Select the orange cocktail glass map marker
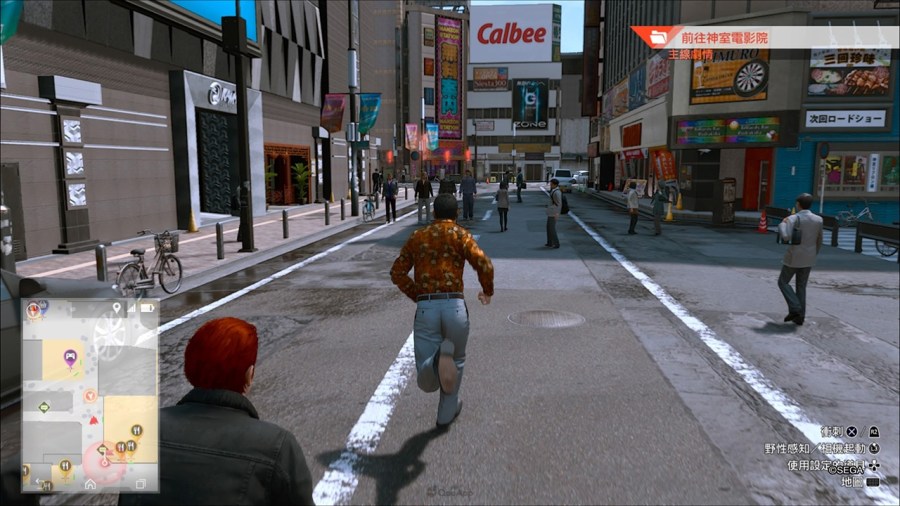The image size is (900, 506). coord(90,396)
